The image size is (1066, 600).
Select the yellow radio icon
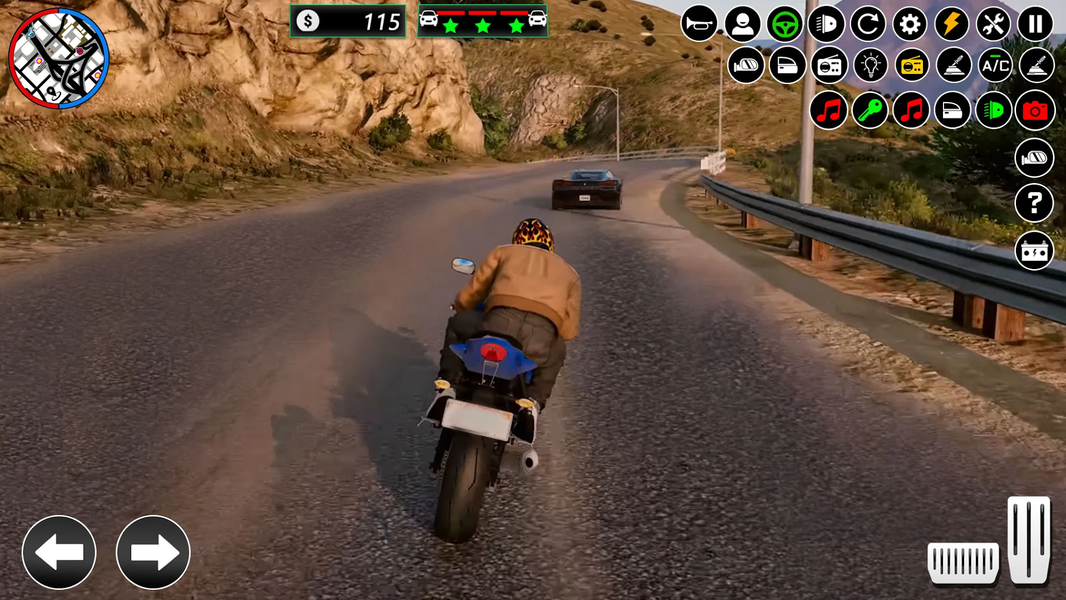(912, 66)
